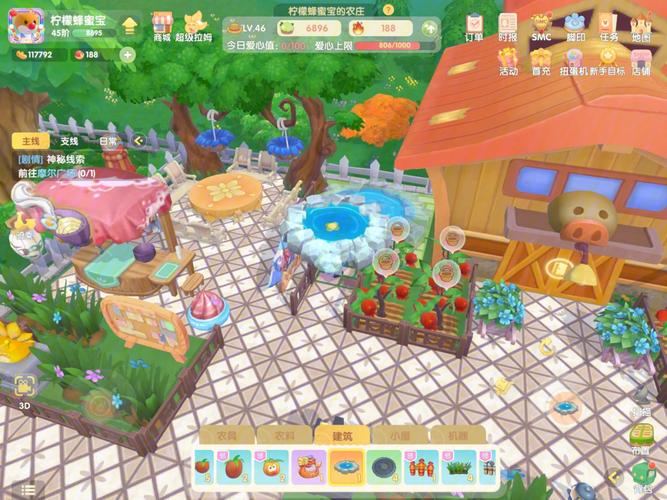Switch to the 日常 daily quest tab
The height and width of the screenshot is (500, 667).
pos(107,142)
